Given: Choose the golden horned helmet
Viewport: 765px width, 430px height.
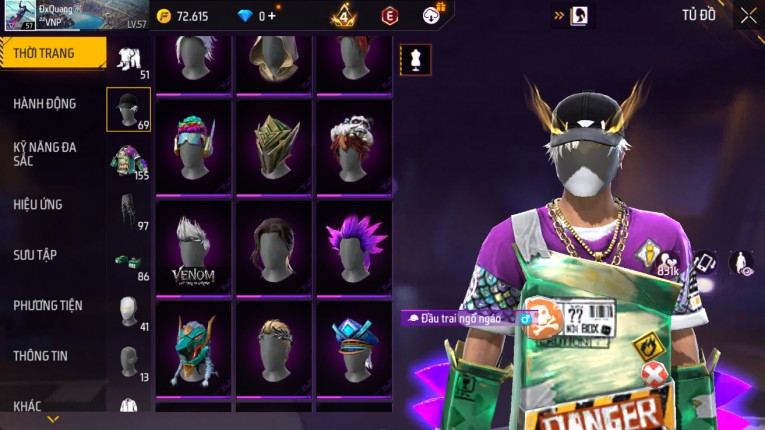Looking at the screenshot, I should tap(274, 146).
